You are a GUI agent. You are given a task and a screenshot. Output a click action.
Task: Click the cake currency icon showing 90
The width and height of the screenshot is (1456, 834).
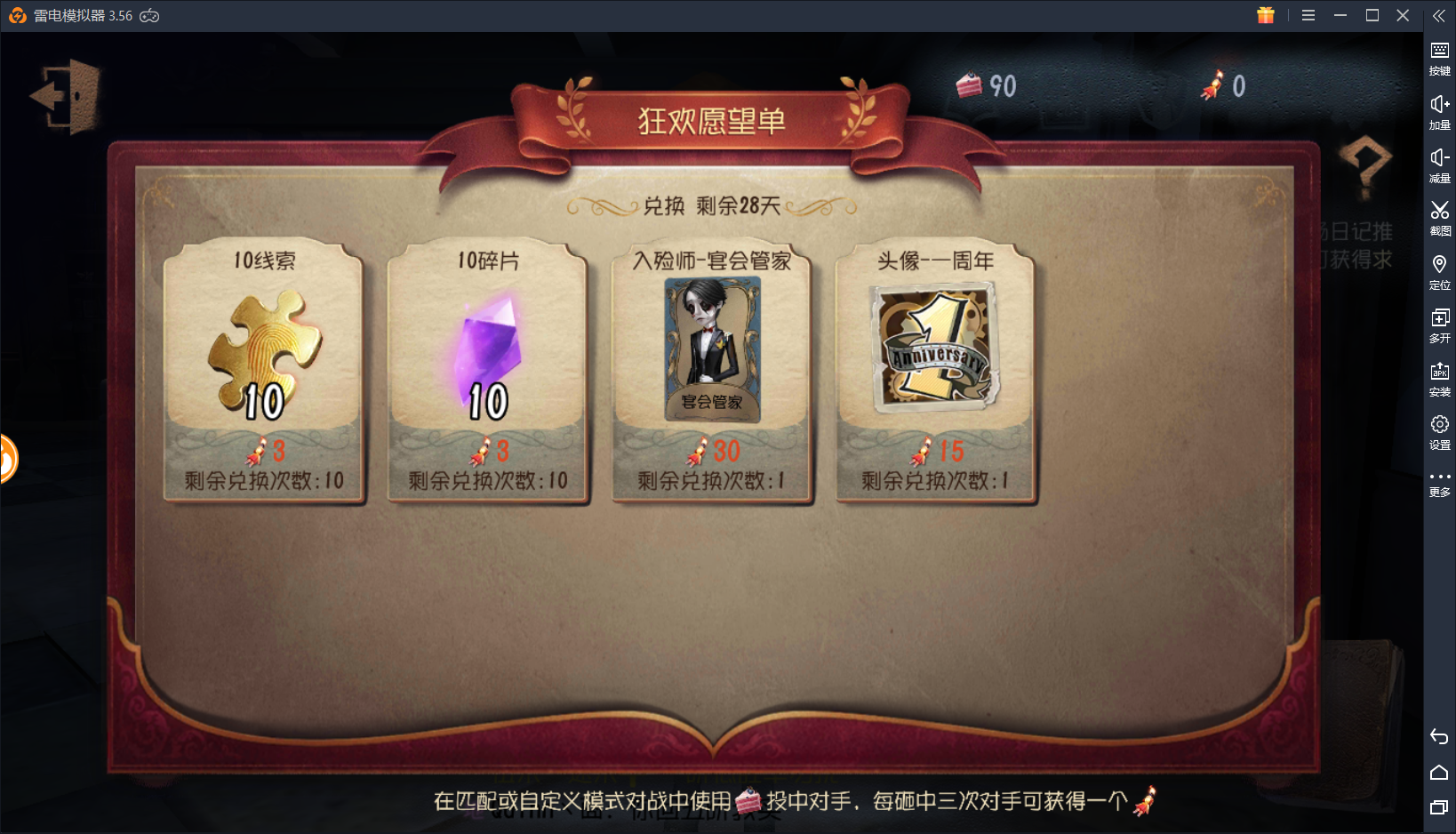[972, 84]
